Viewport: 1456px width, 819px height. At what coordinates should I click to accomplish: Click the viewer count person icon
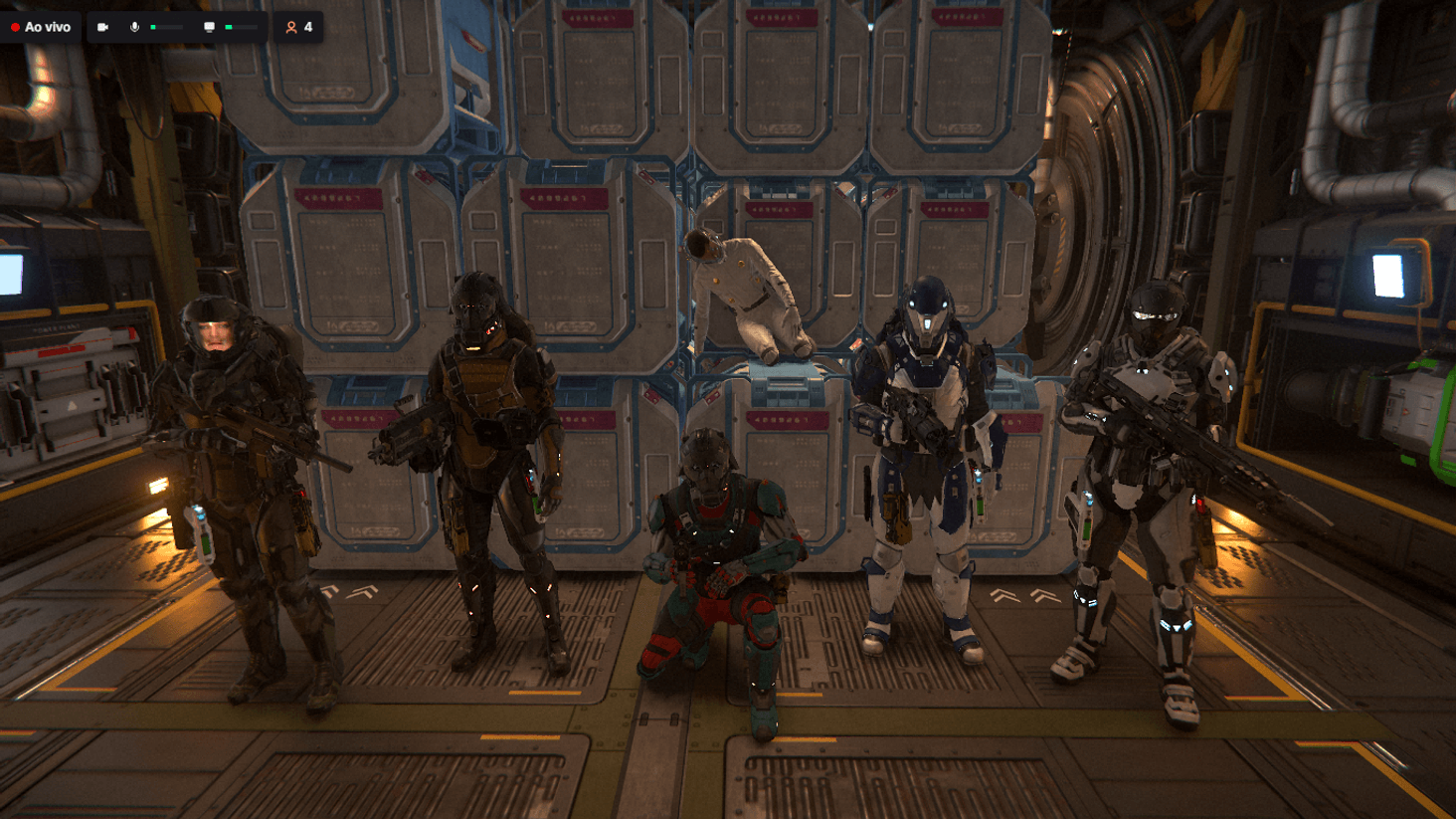(x=291, y=27)
